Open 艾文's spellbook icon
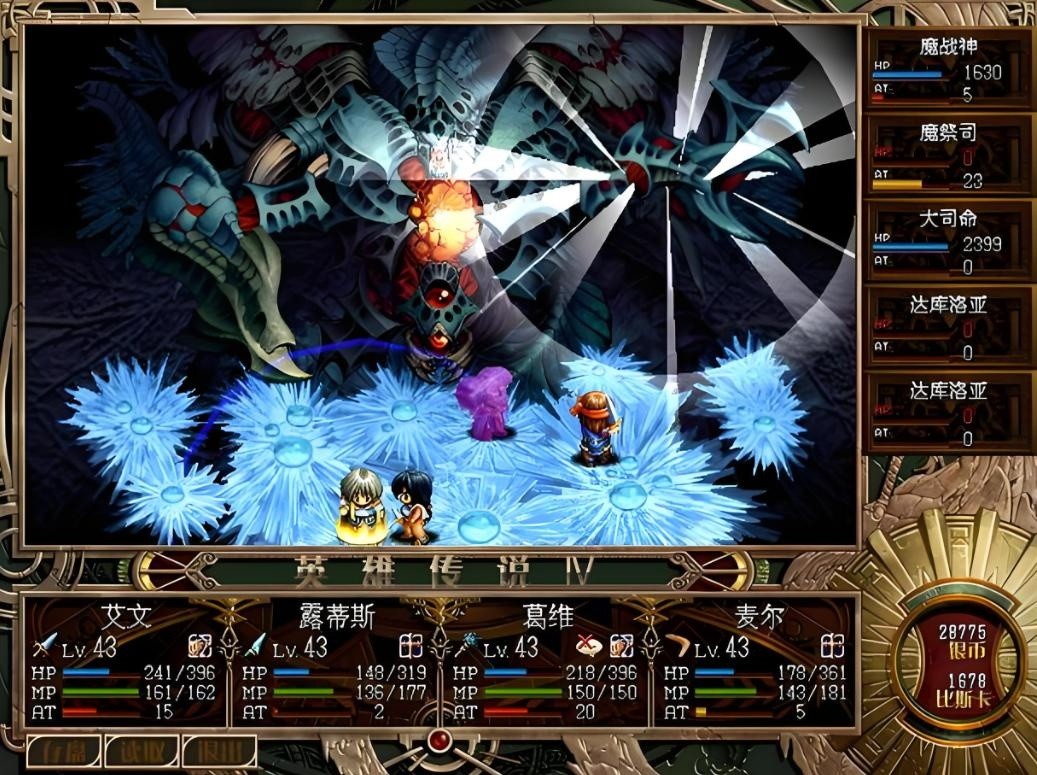 pos(201,646)
